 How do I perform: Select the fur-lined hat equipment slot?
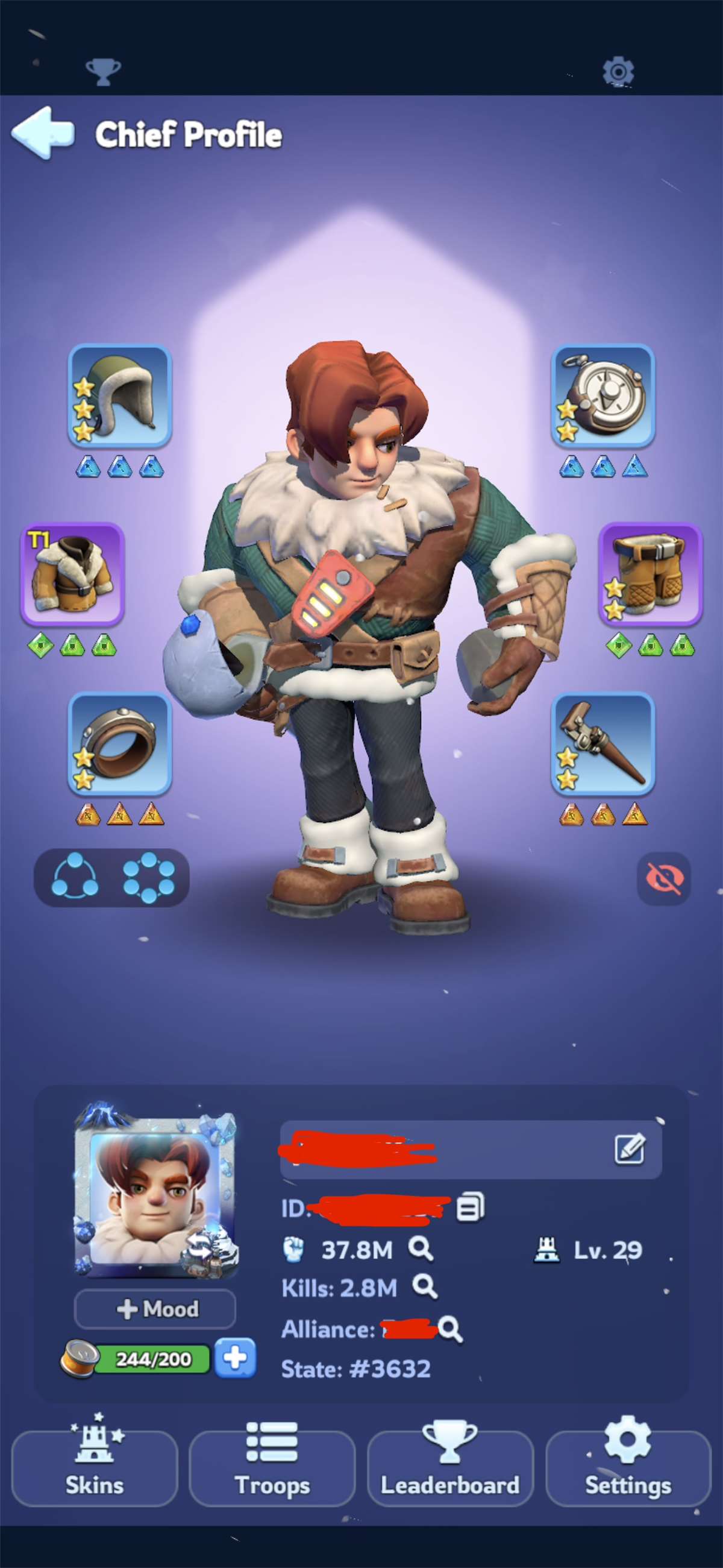coord(120,395)
